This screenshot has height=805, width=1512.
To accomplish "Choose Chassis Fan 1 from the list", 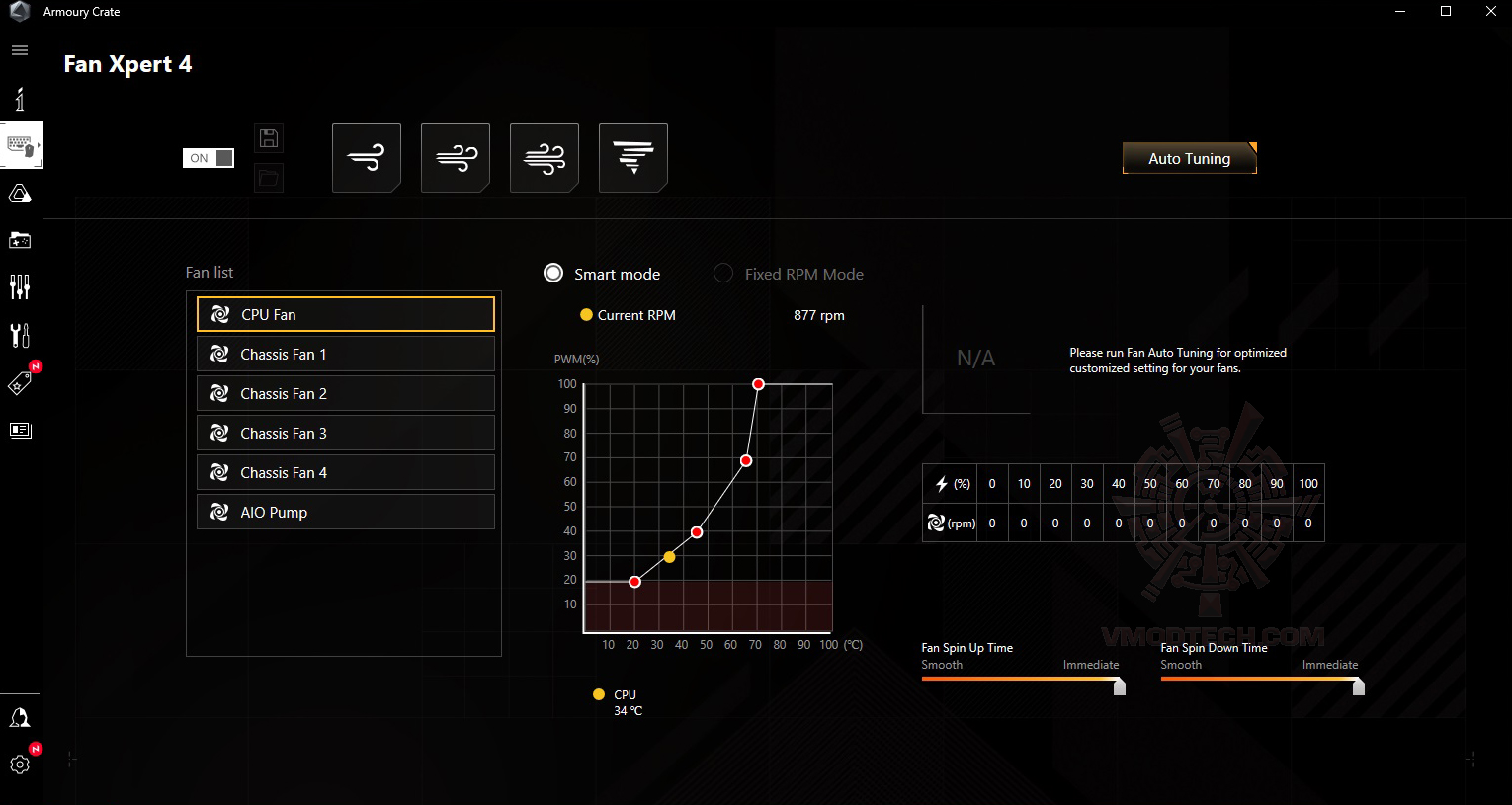I will pyautogui.click(x=345, y=354).
